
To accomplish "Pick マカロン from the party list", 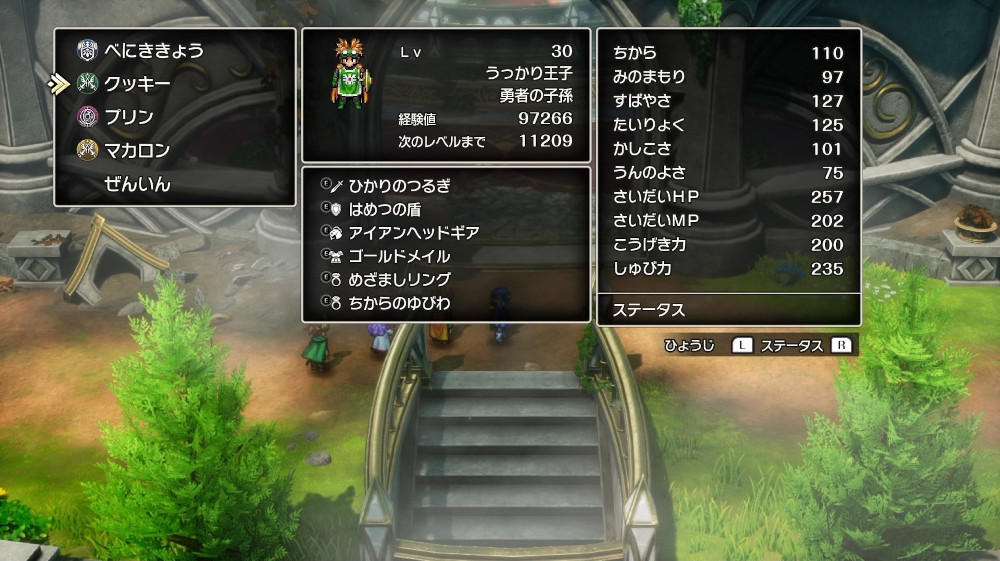I will coord(137,151).
